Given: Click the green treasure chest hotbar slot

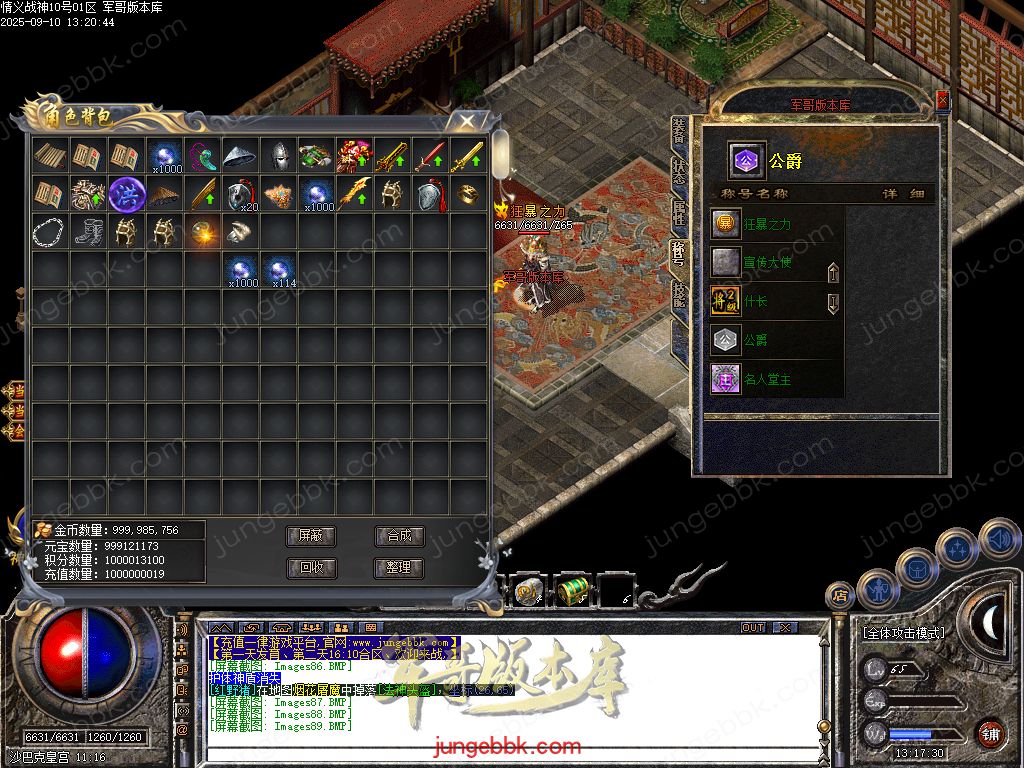Looking at the screenshot, I should [573, 591].
